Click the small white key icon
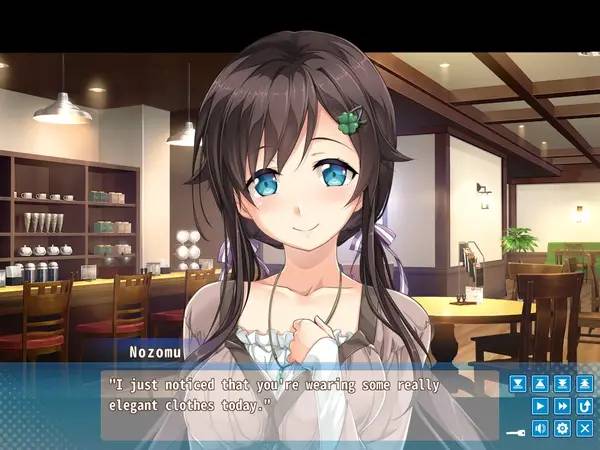 (517, 431)
